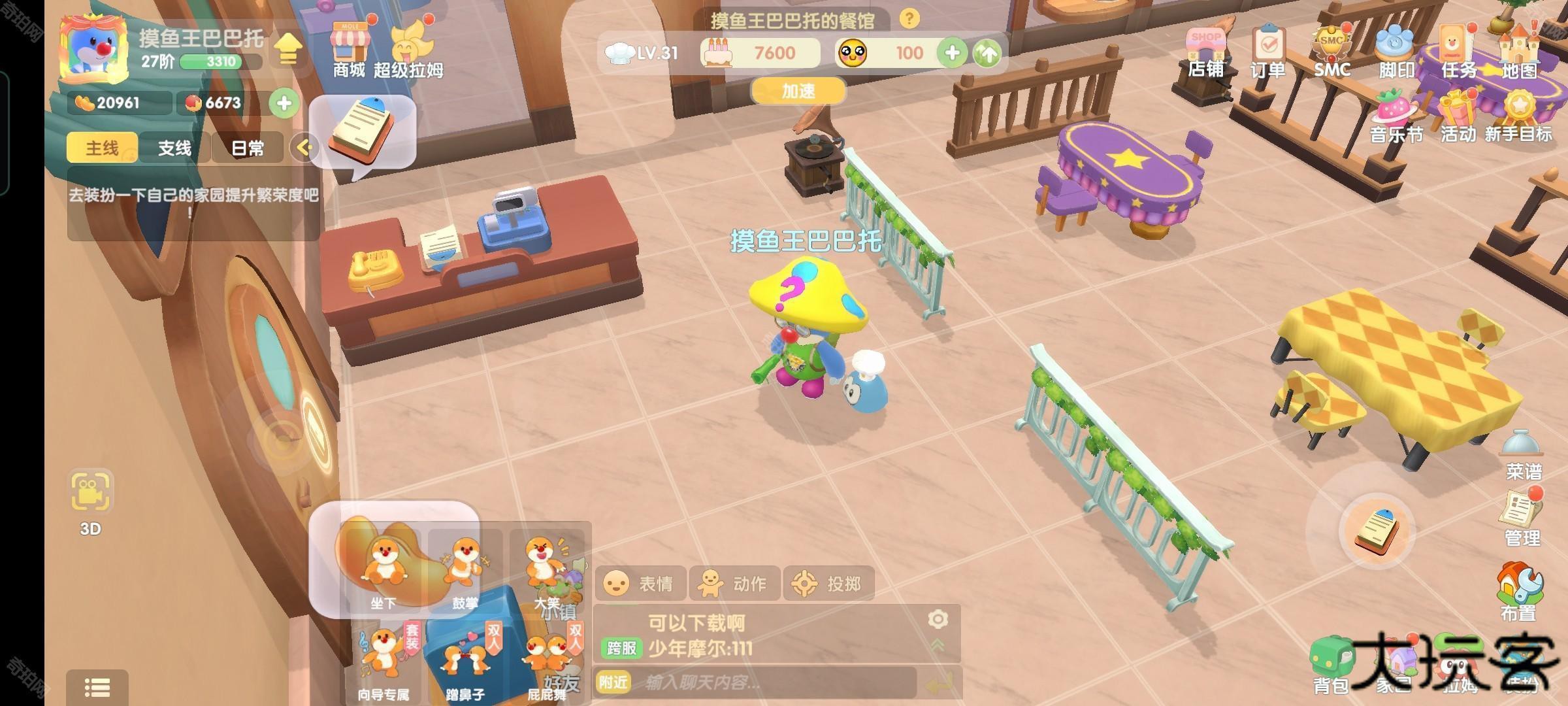
Task: Open the 店铺 store menu
Action: (1206, 51)
